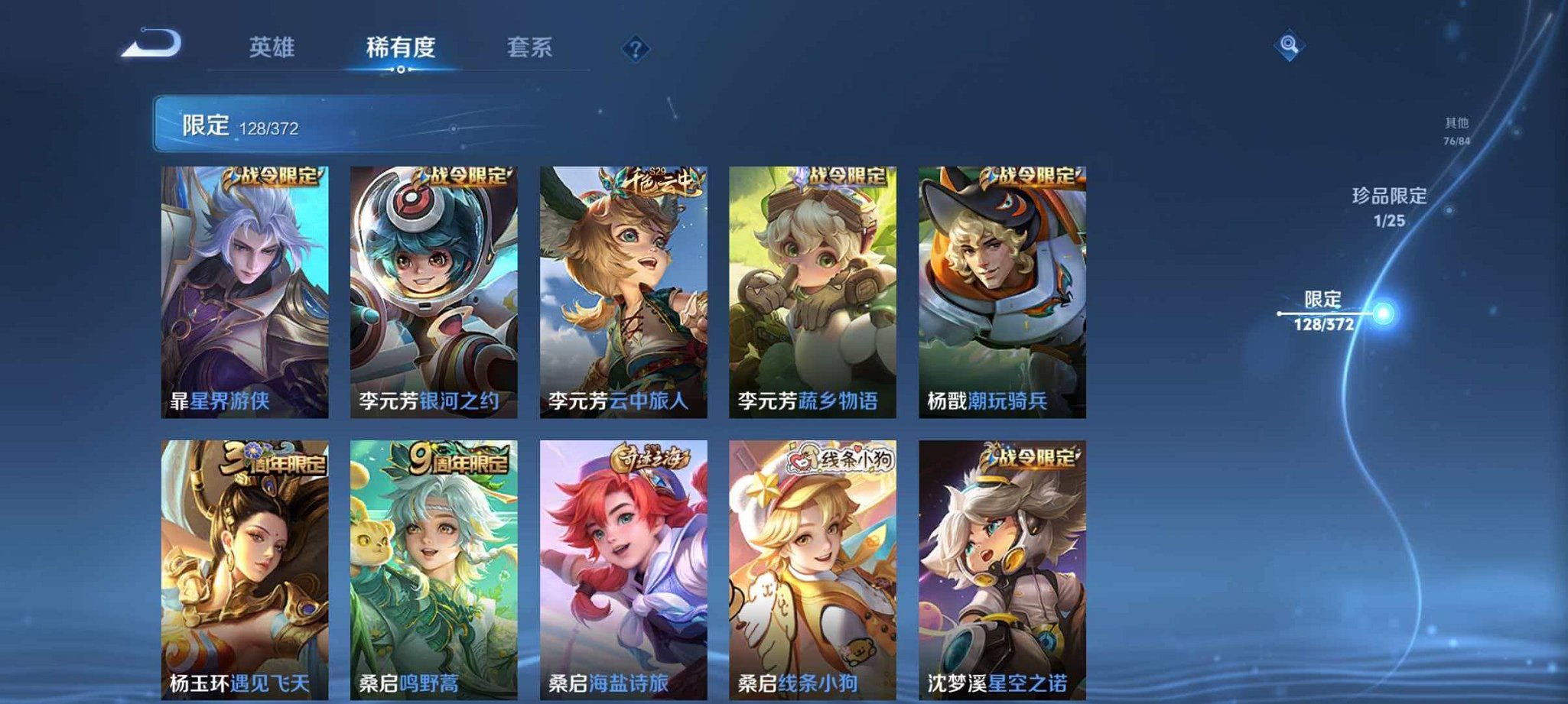
Task: Select the 稀有度 tab
Action: click(x=402, y=47)
